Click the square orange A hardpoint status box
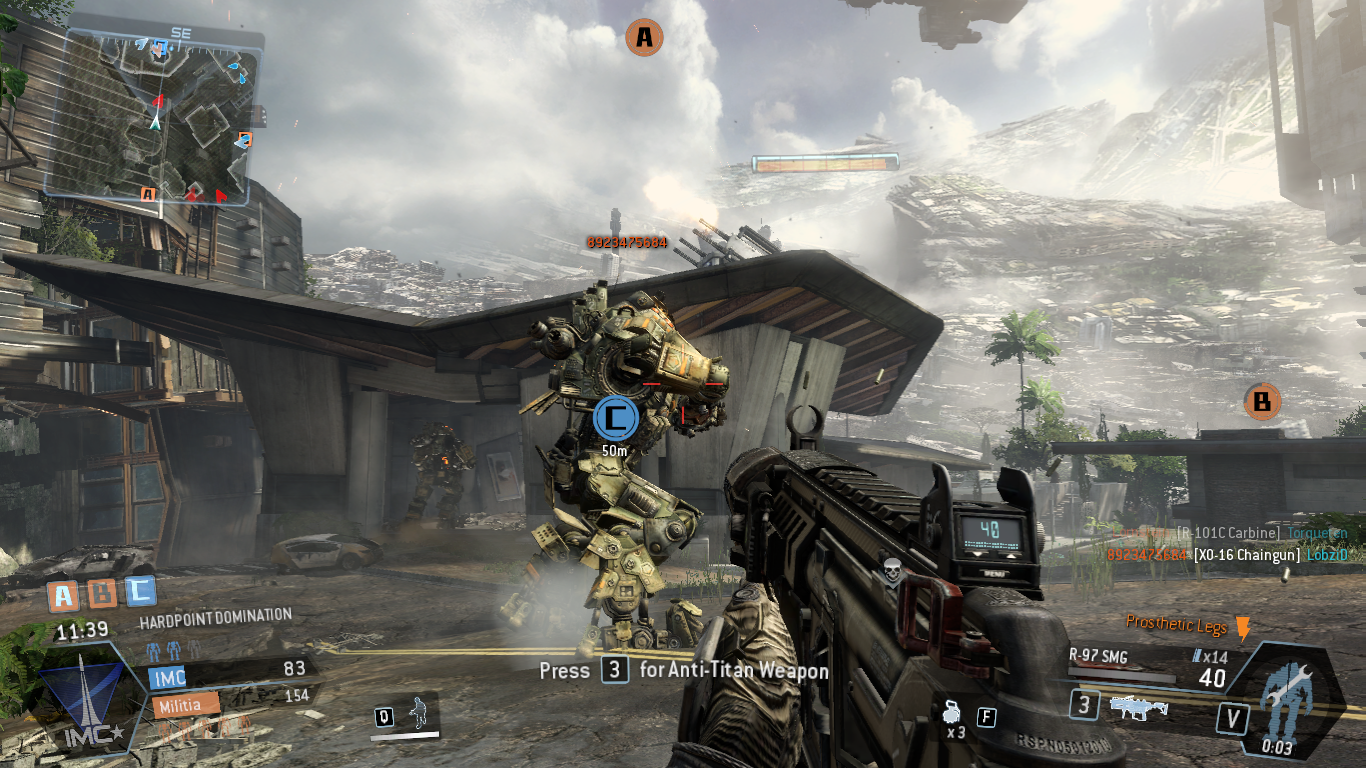Viewport: 1366px width, 768px height. pyautogui.click(x=64, y=596)
